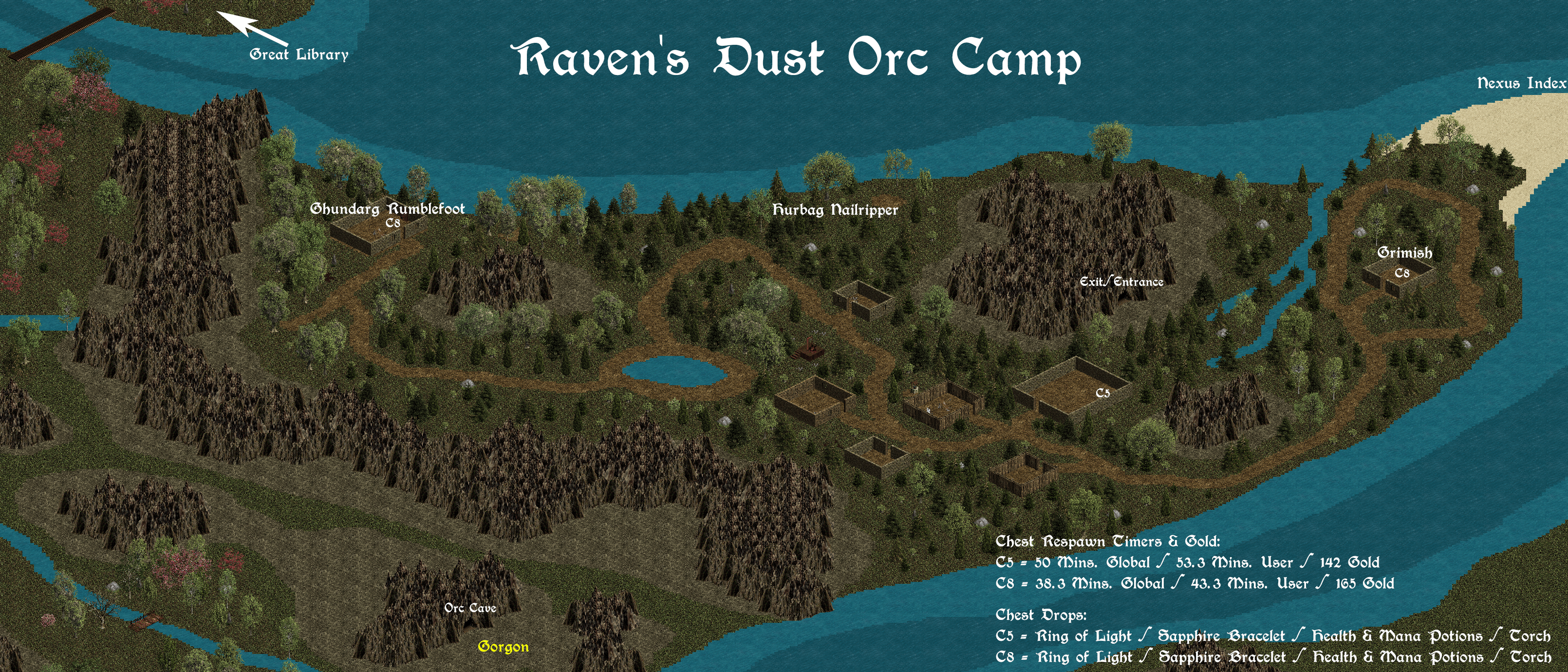Open the Nexus Index link
This screenshot has width=1568, height=672.
point(1521,83)
